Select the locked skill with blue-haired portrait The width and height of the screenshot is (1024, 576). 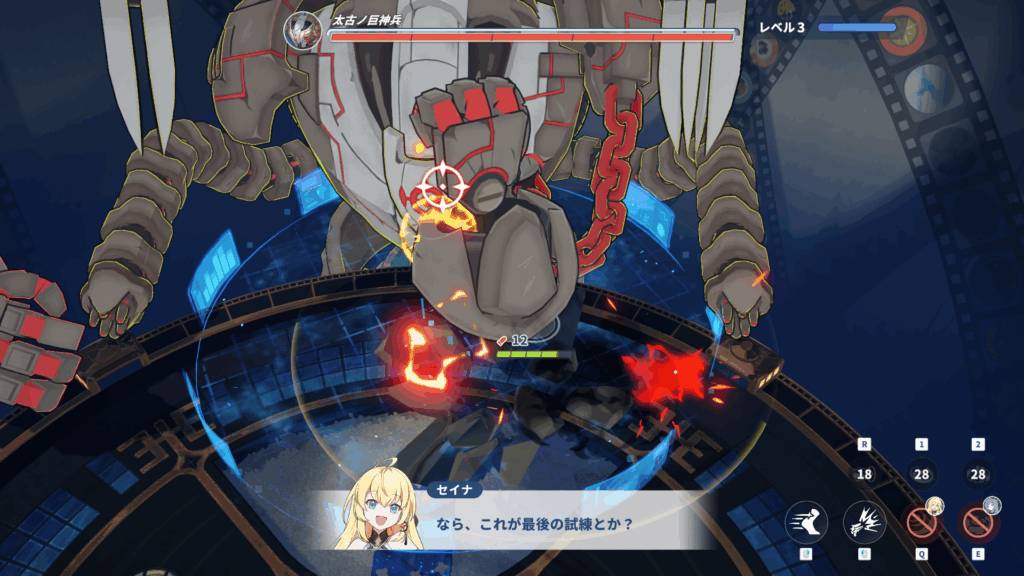coord(978,522)
